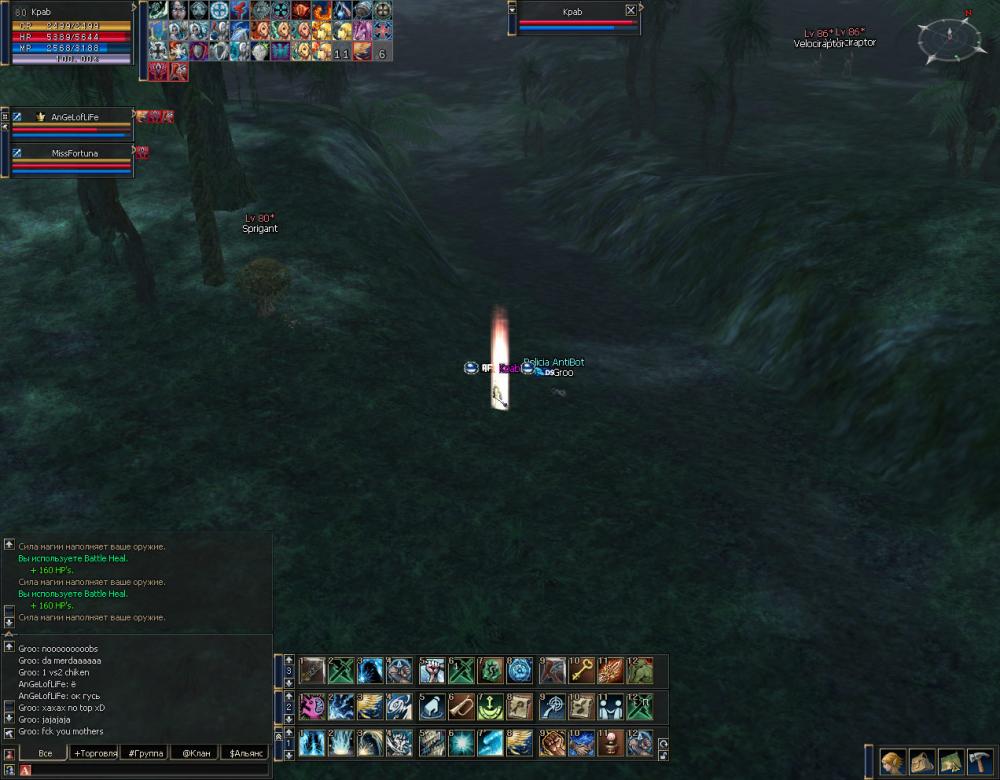
Task: Click the compass radar
Action: click(949, 38)
